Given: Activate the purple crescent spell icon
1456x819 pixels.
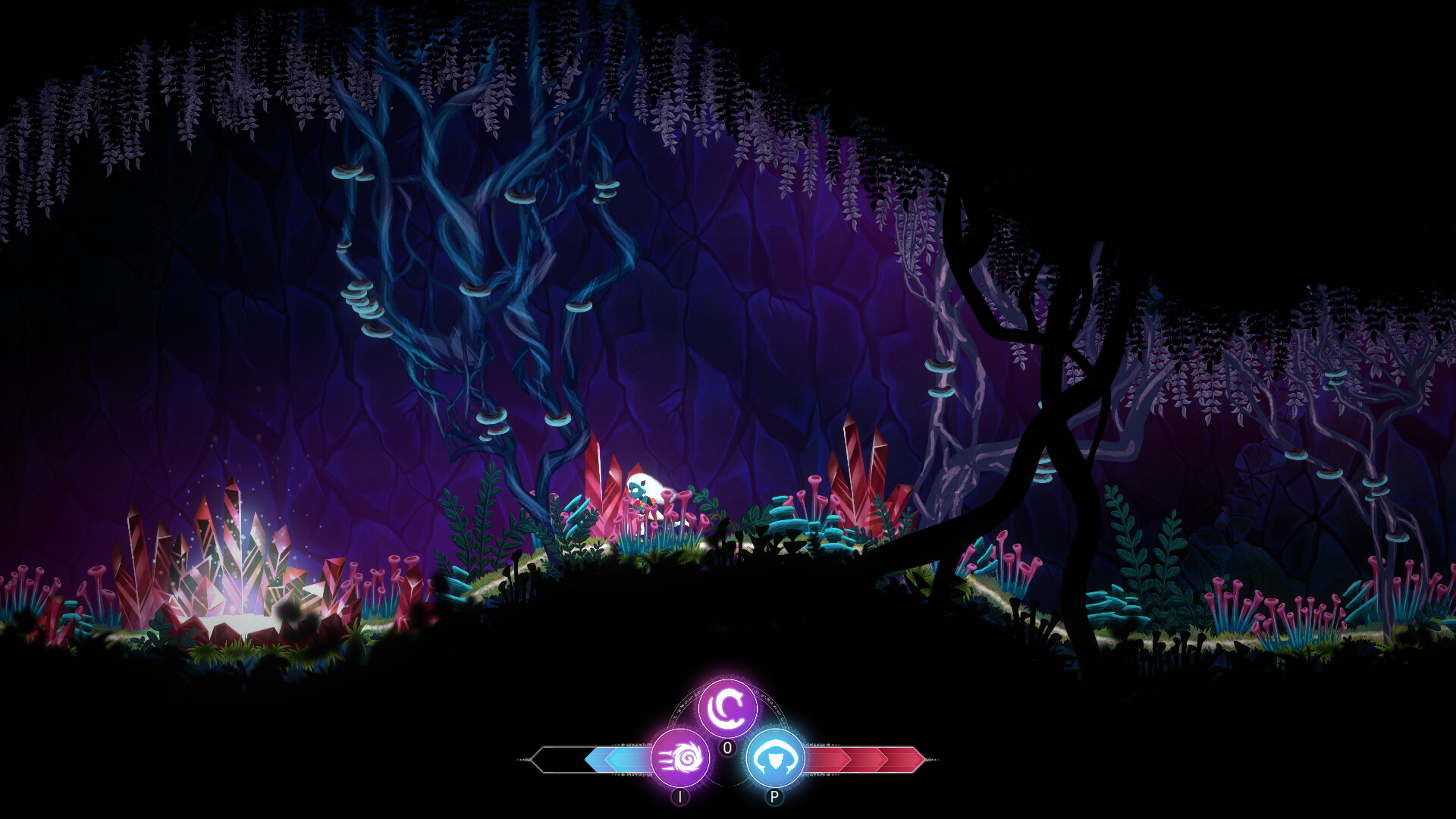Looking at the screenshot, I should (x=728, y=707).
